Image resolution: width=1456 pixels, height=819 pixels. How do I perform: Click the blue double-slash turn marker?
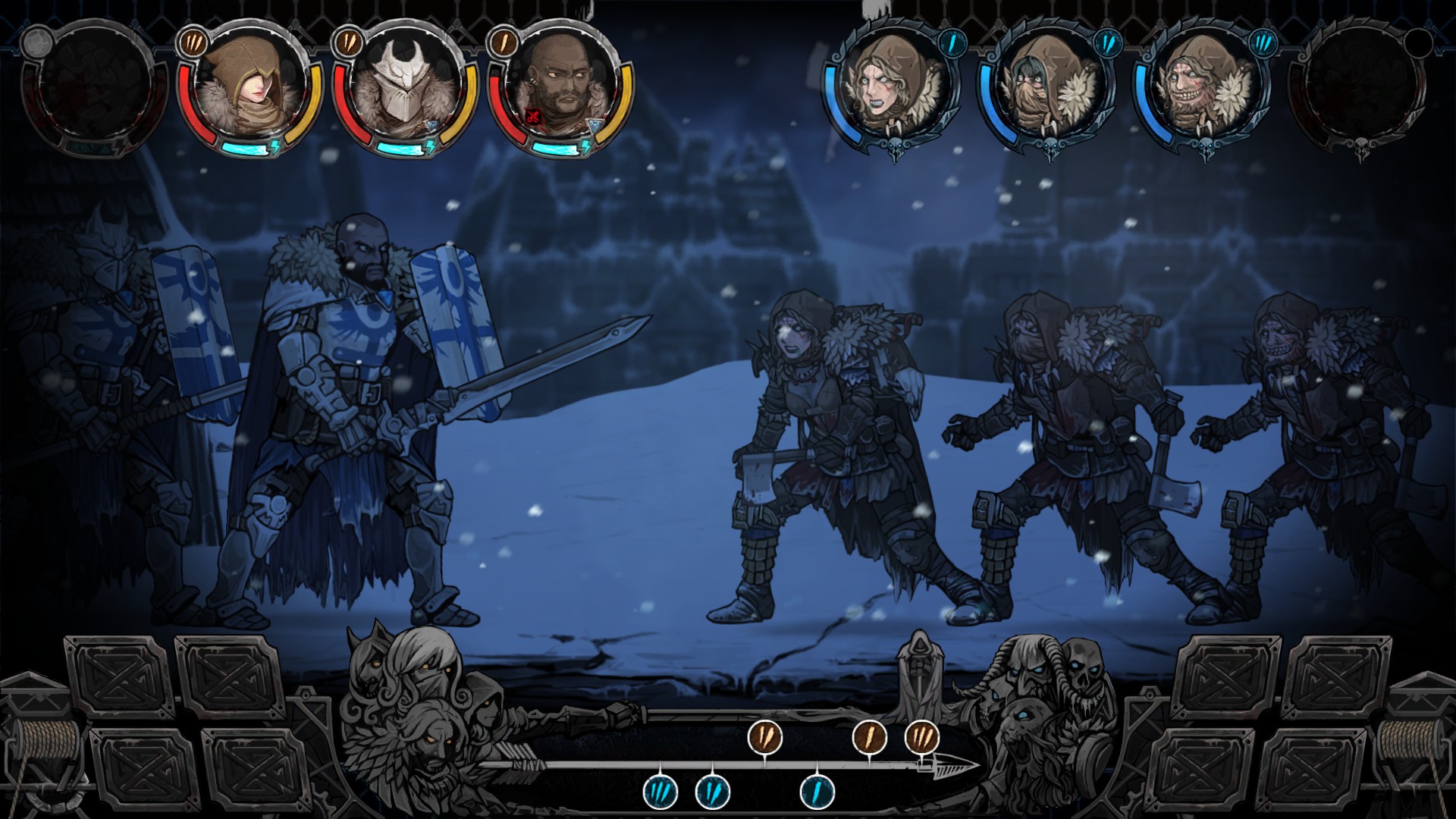click(x=712, y=792)
